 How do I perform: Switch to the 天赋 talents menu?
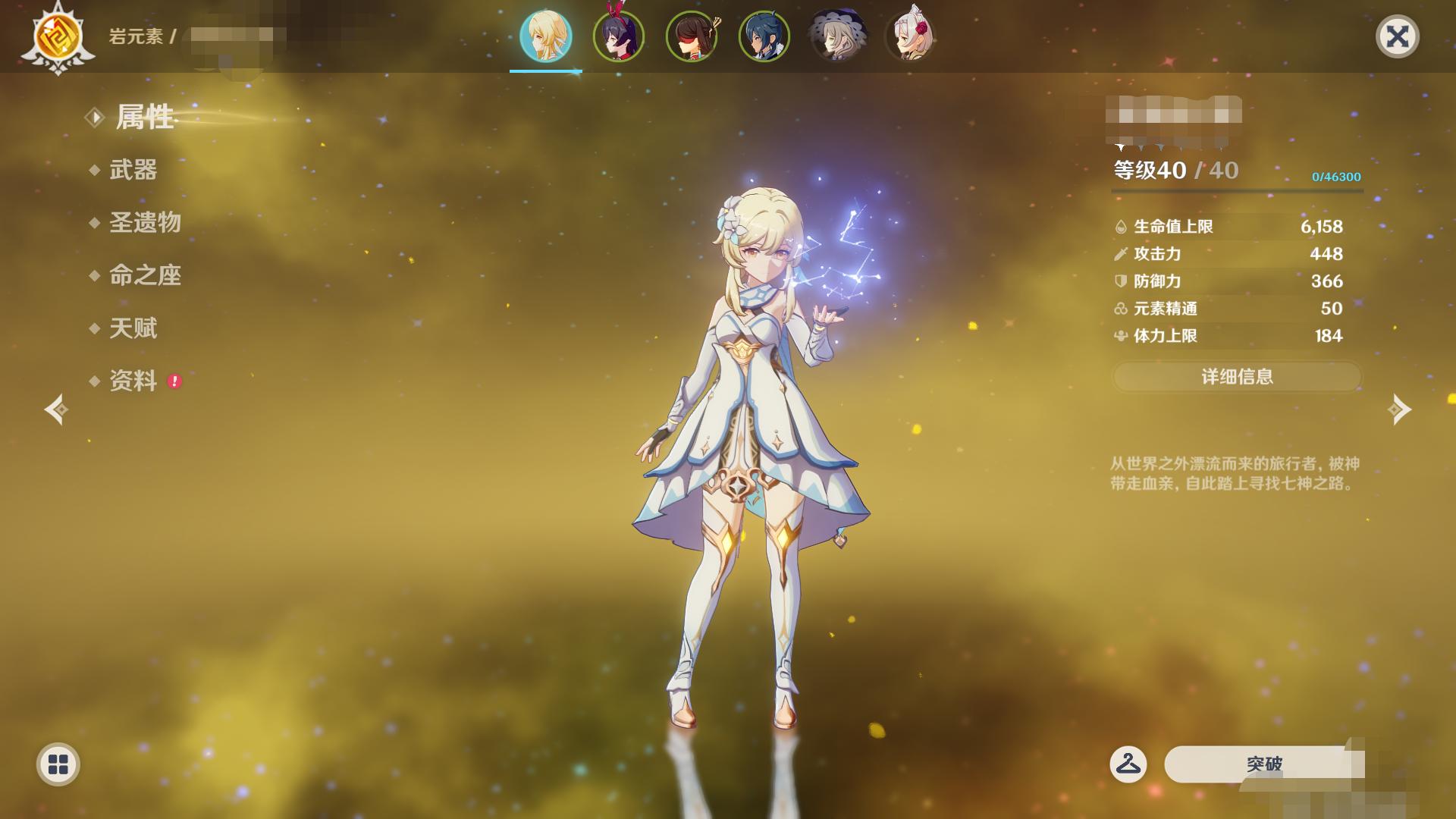click(x=133, y=328)
